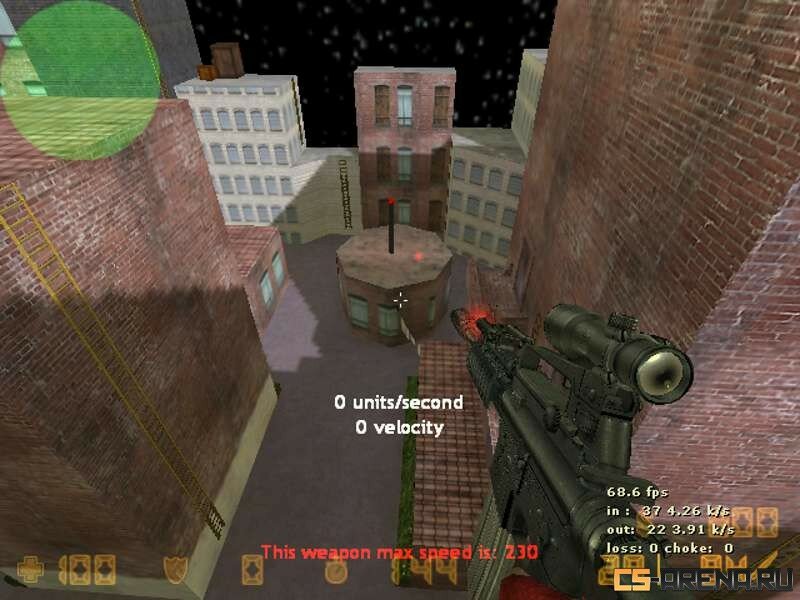Click the round timer clock icon

(337, 572)
